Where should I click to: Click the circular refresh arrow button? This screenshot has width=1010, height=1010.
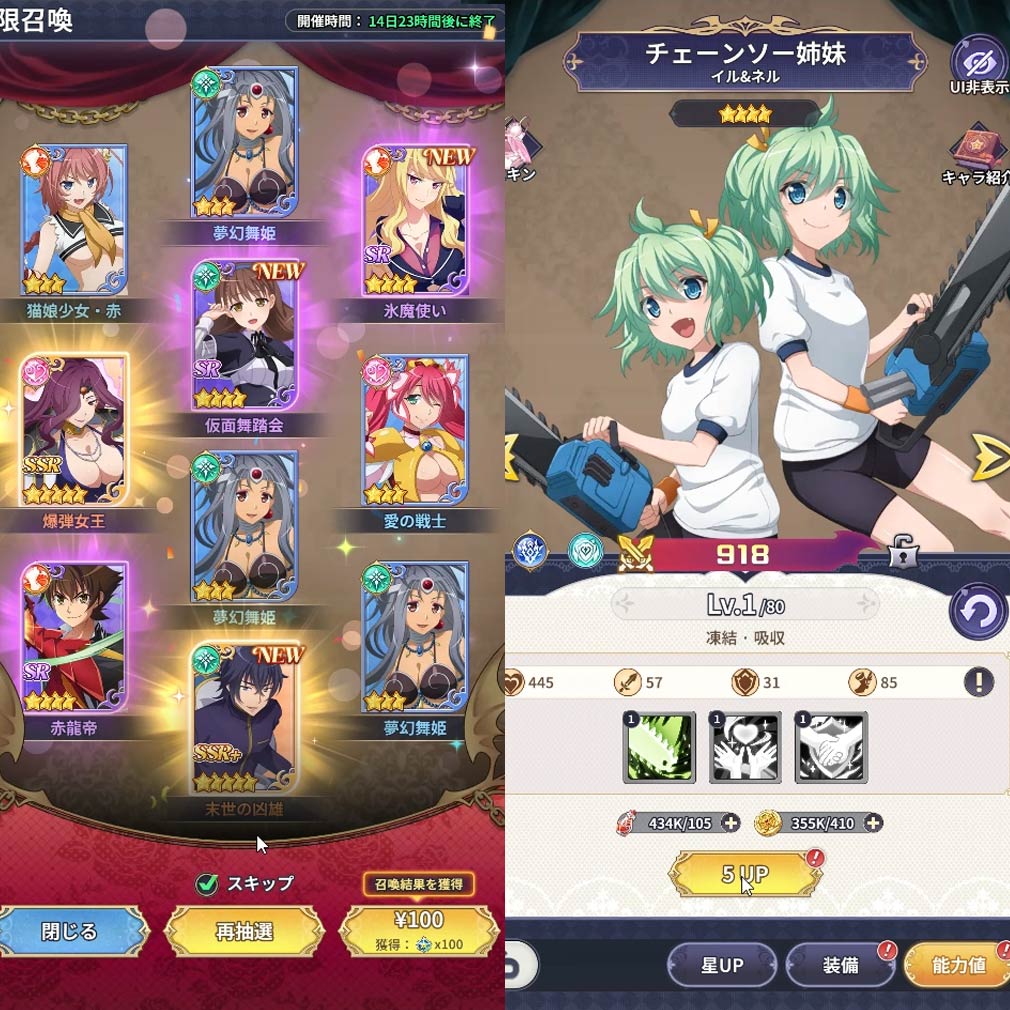click(x=977, y=611)
